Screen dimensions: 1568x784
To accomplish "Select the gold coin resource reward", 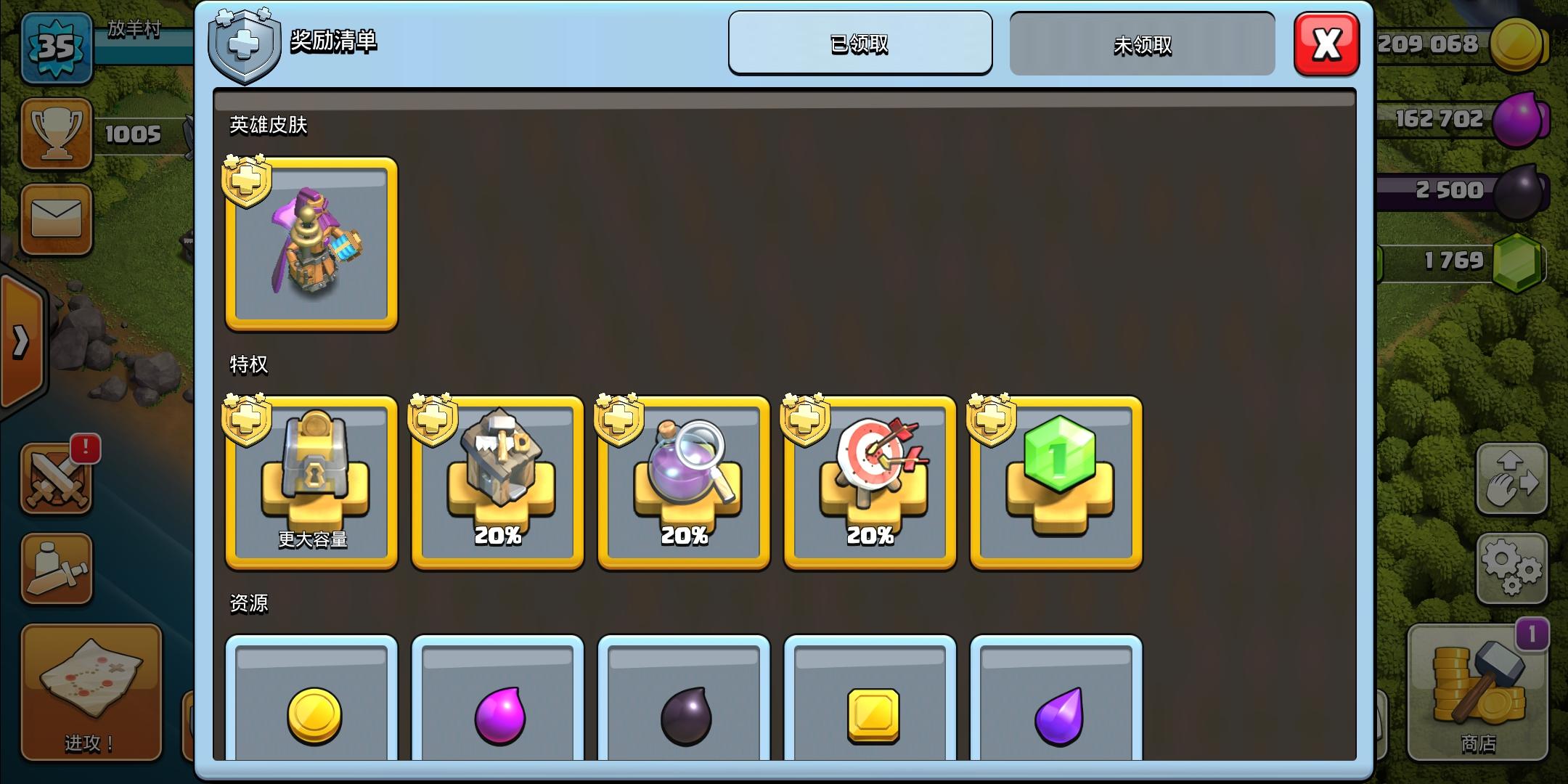I will [x=311, y=715].
